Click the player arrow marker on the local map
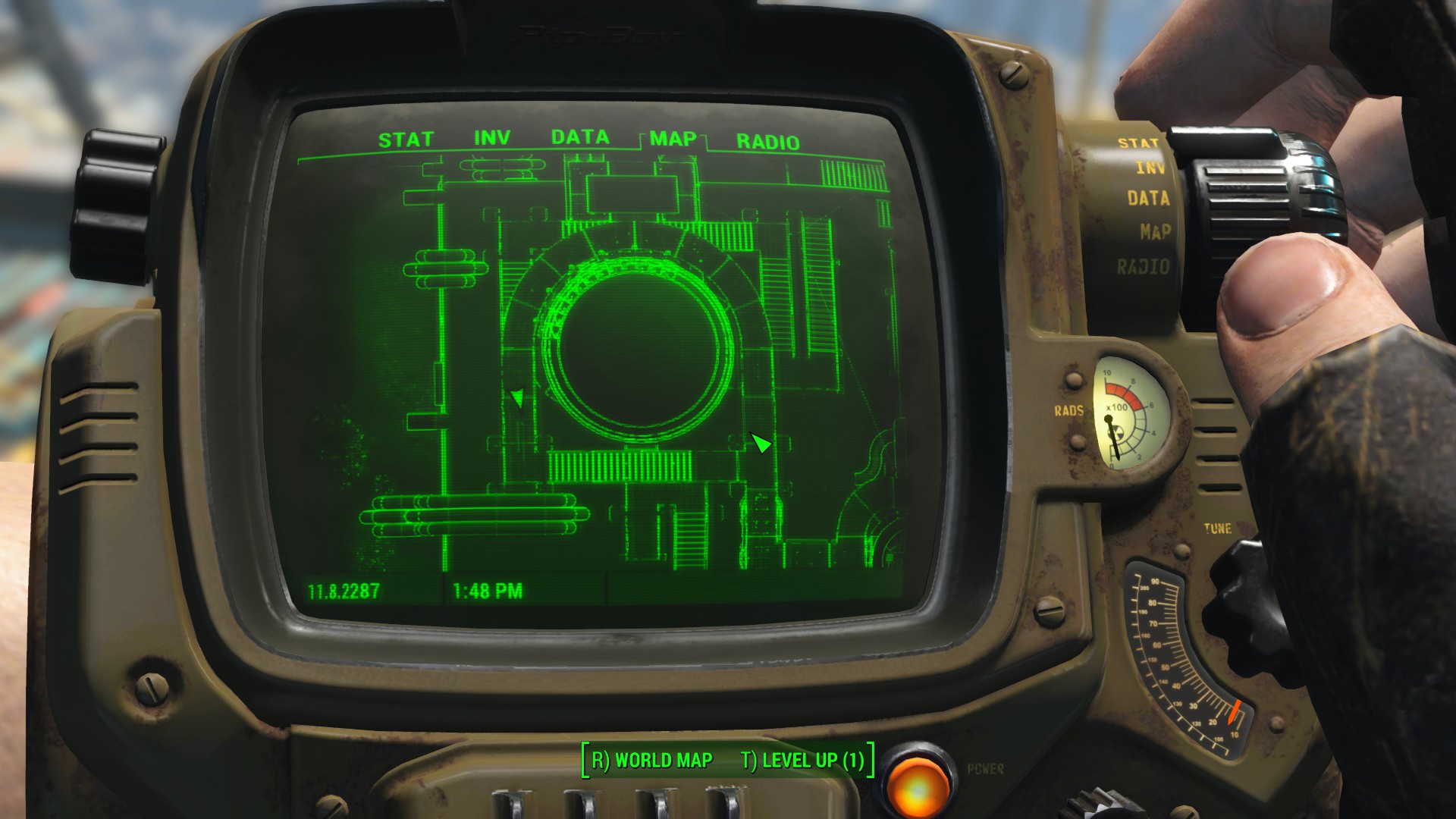 point(761,443)
